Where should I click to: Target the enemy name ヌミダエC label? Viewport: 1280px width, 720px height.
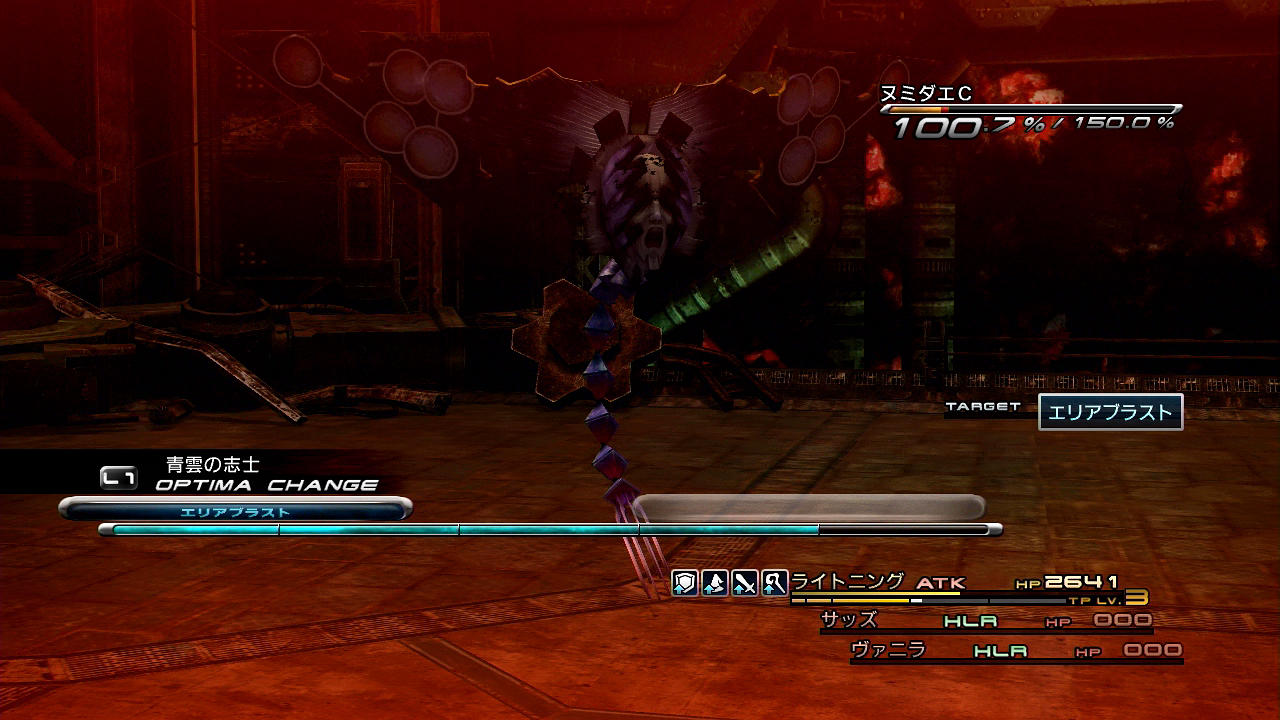(x=925, y=94)
